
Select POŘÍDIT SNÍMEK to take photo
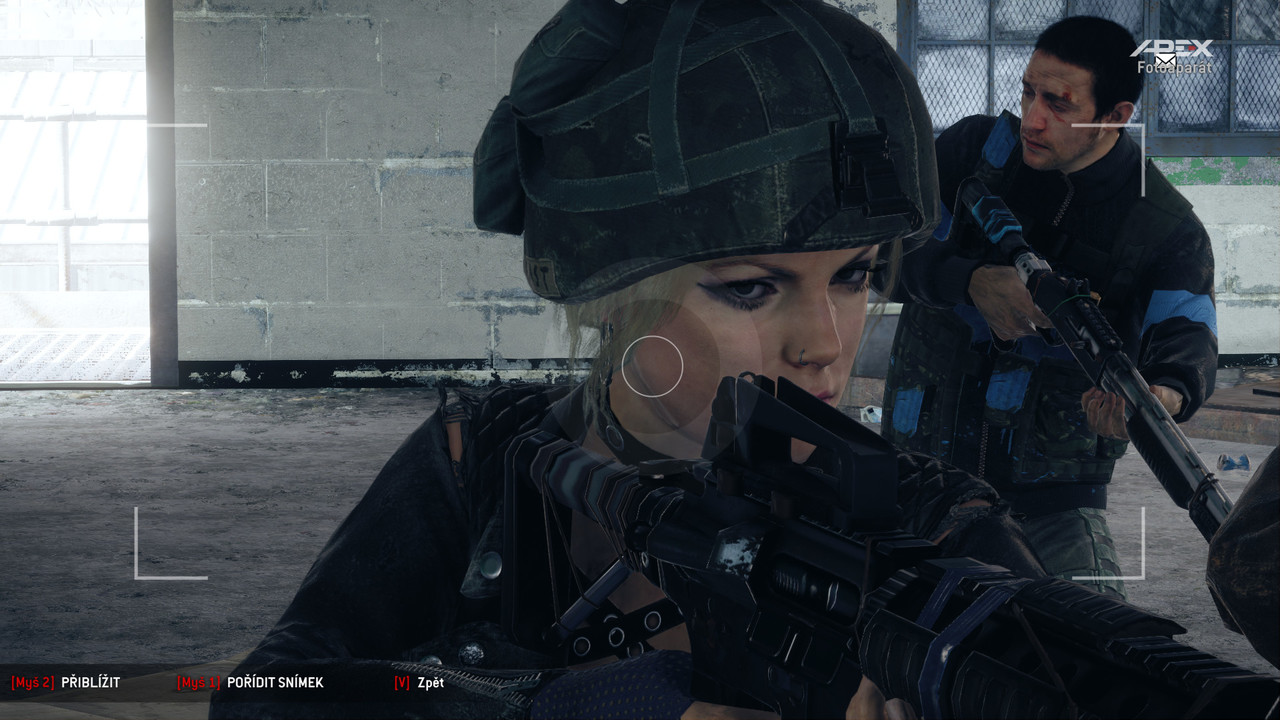tap(274, 683)
